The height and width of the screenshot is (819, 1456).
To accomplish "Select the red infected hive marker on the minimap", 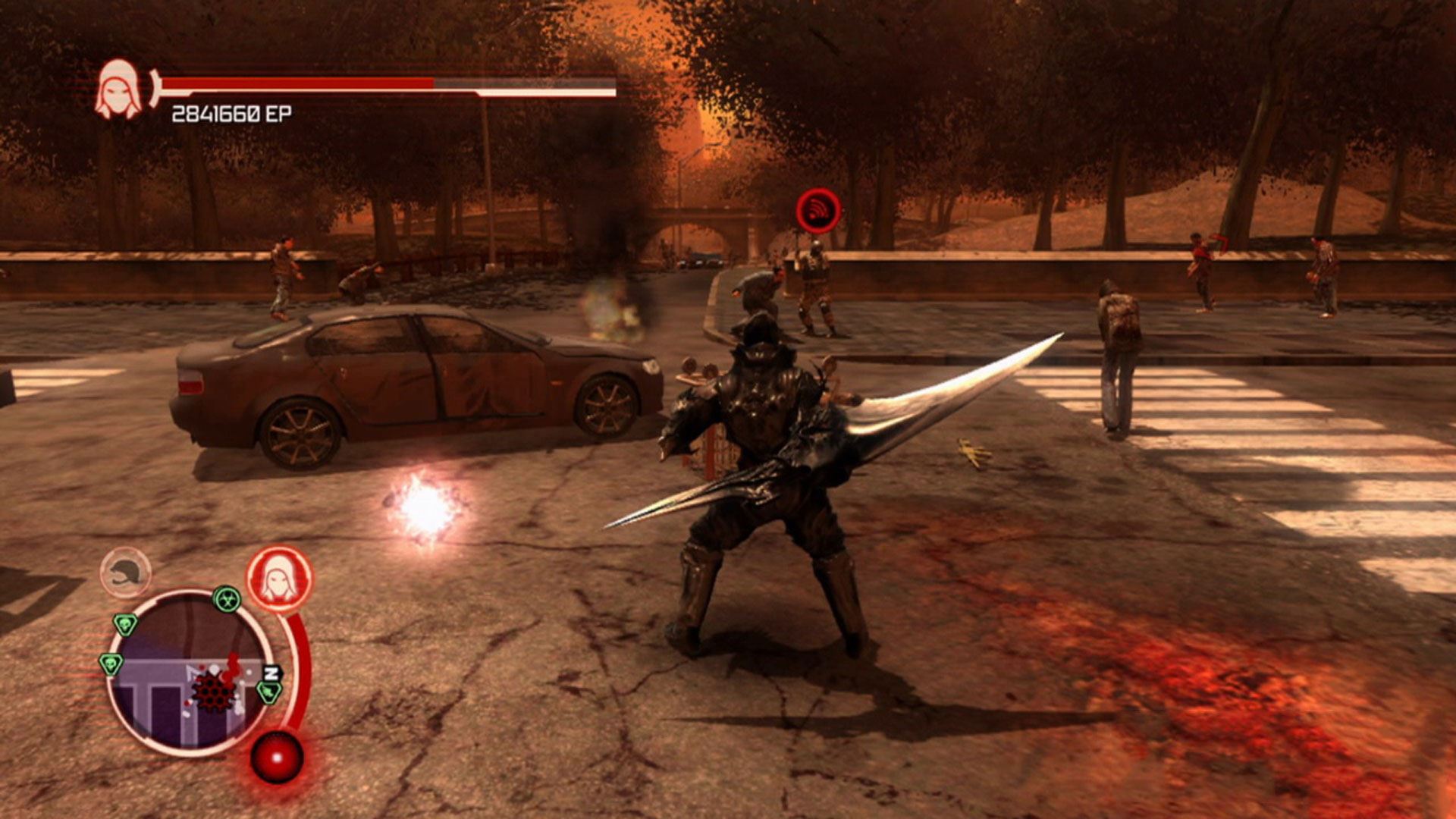I will click(x=212, y=691).
